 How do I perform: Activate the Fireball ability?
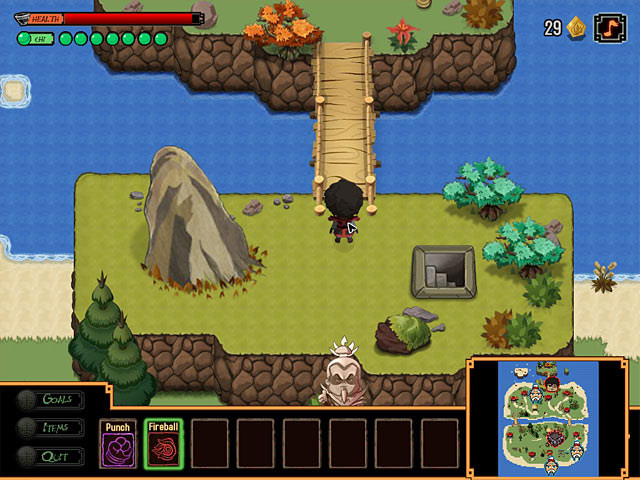(163, 443)
